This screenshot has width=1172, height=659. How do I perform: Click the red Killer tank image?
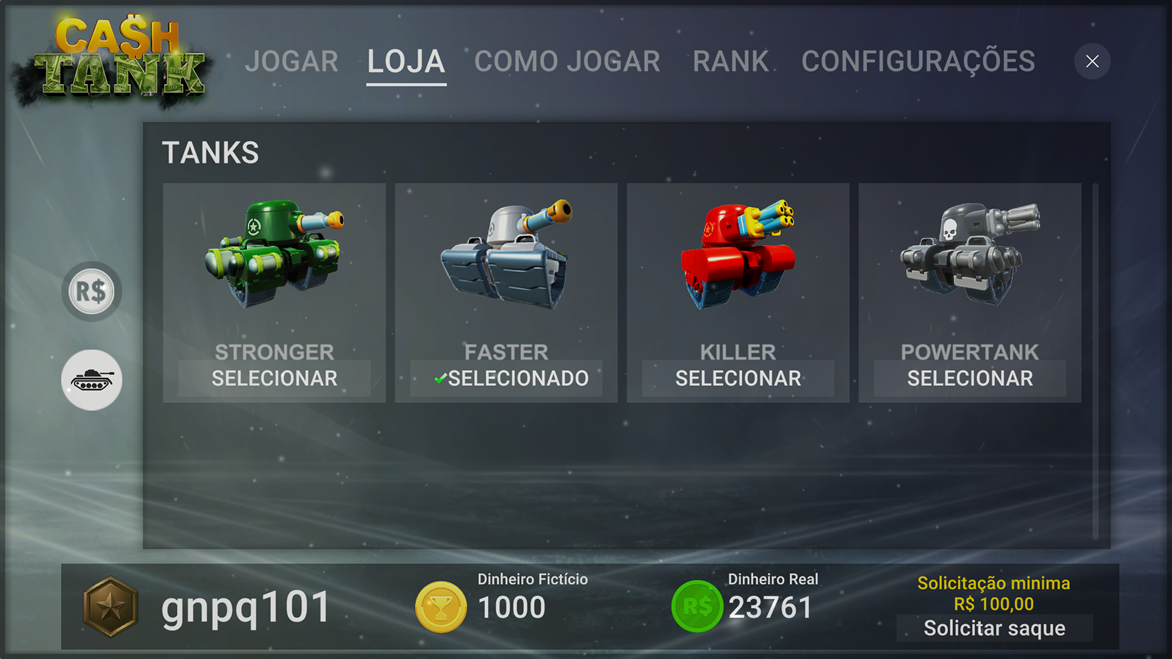(738, 254)
